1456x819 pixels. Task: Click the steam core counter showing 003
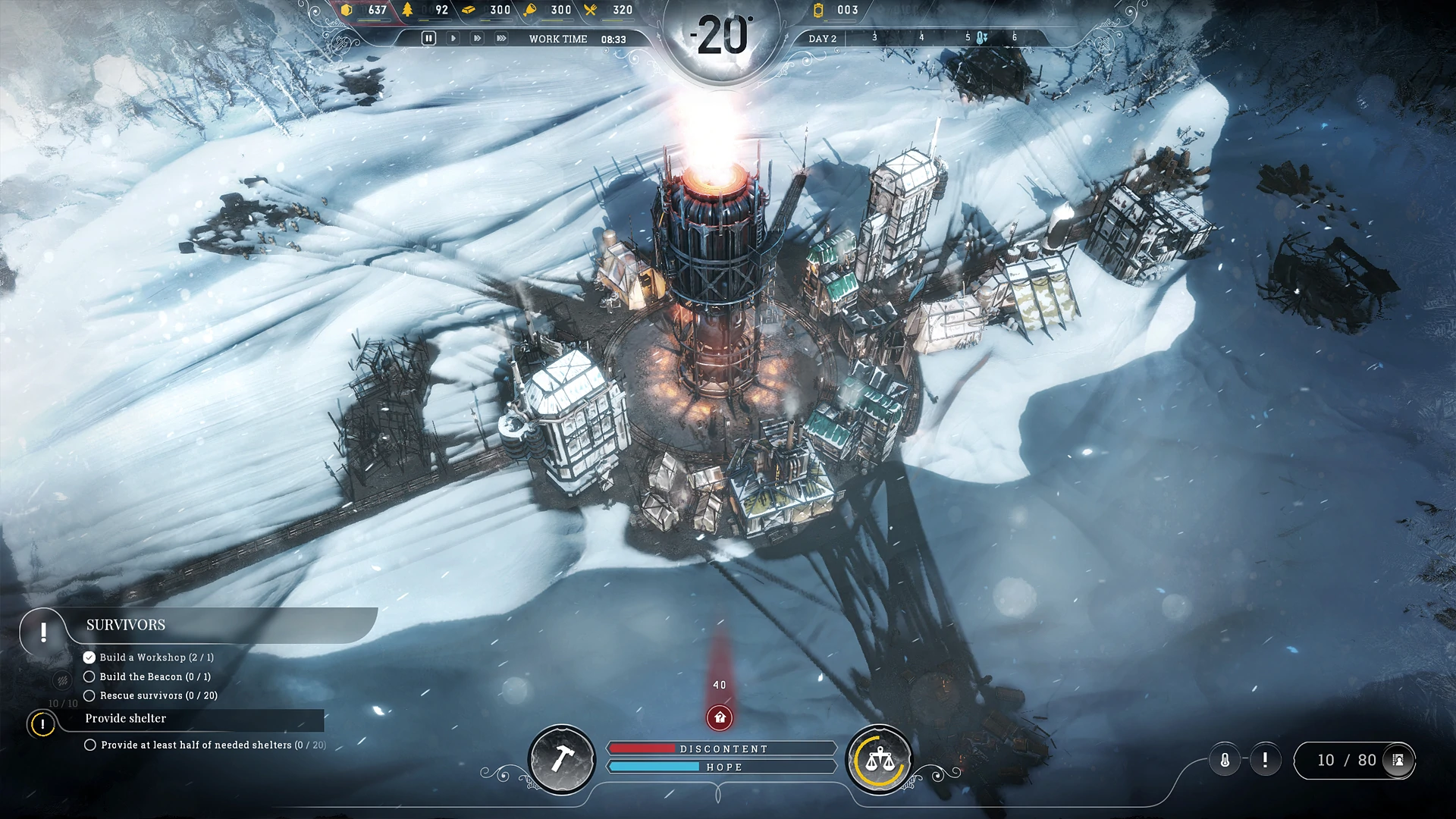[x=834, y=10]
